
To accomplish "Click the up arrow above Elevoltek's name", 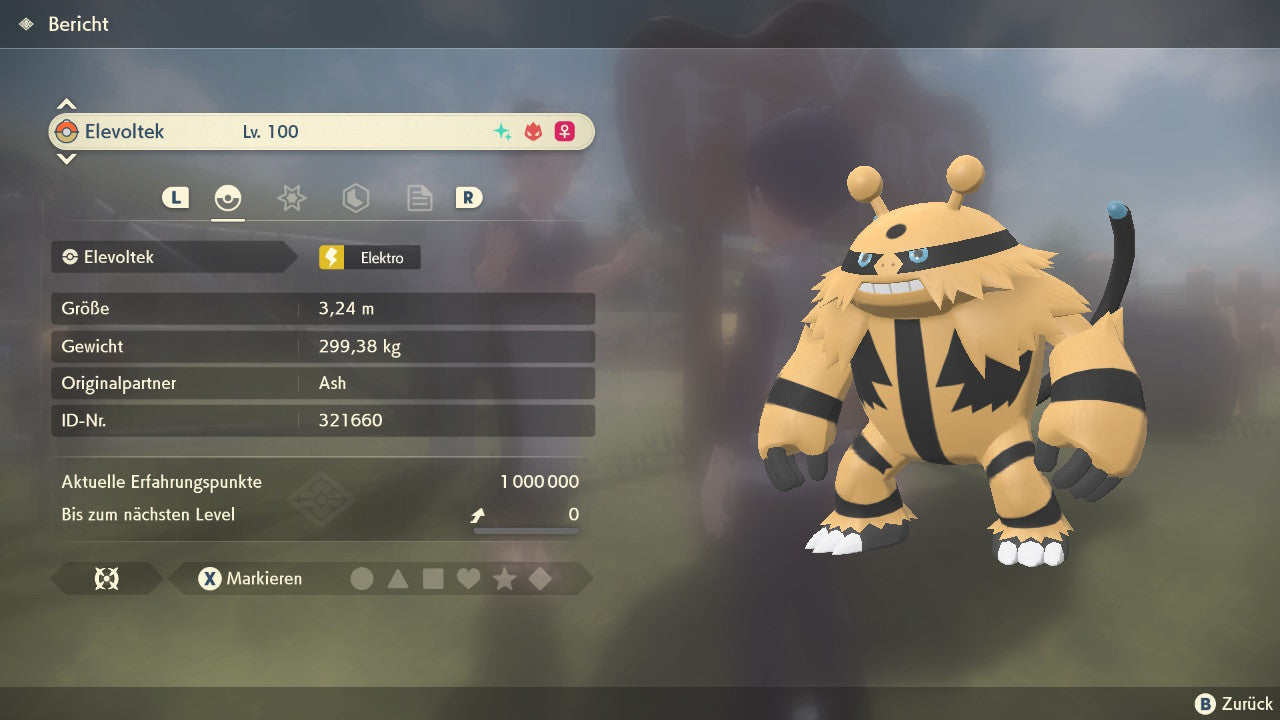I will click(x=66, y=104).
